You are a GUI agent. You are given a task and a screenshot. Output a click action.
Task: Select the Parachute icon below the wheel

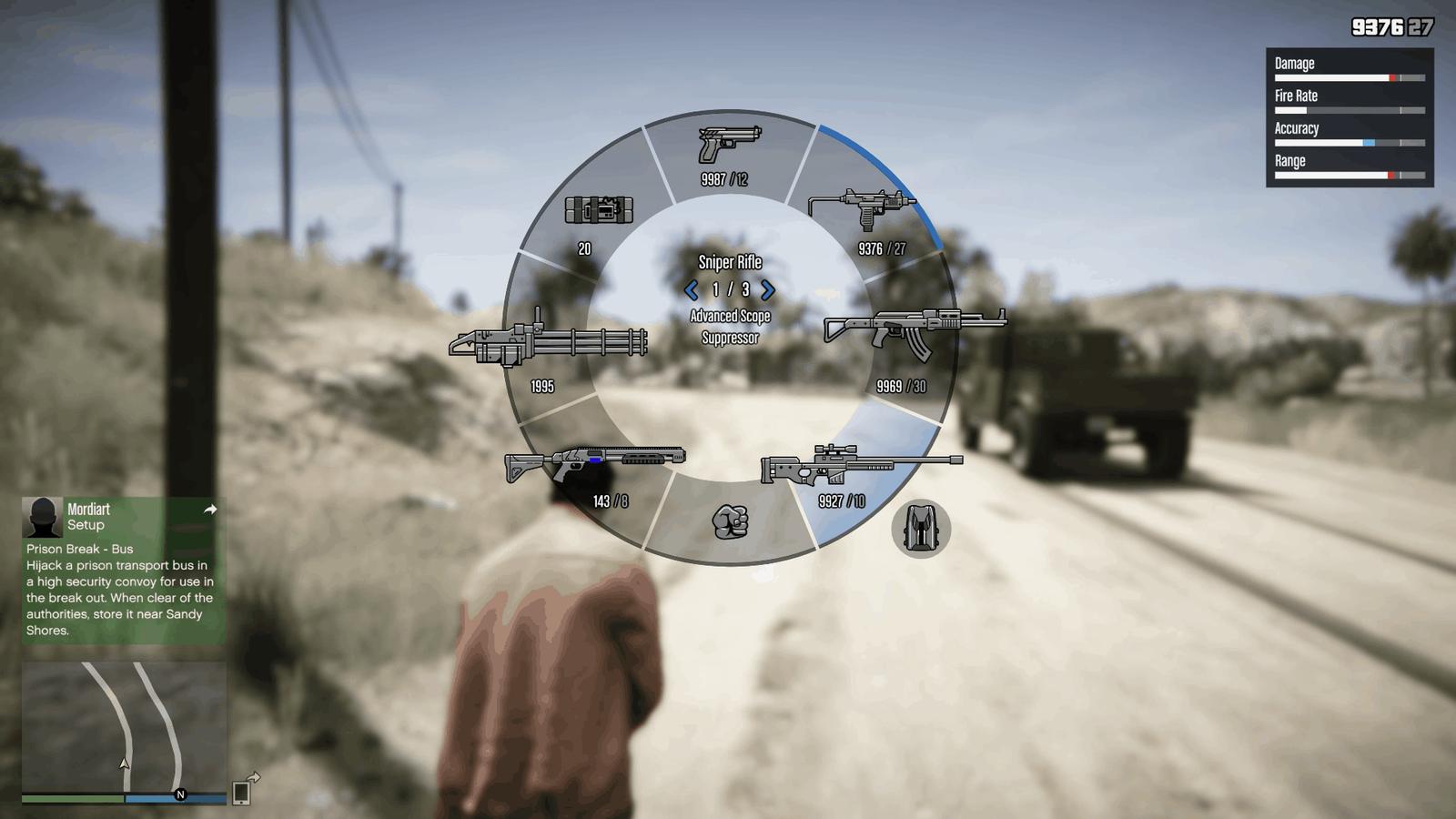[x=923, y=528]
